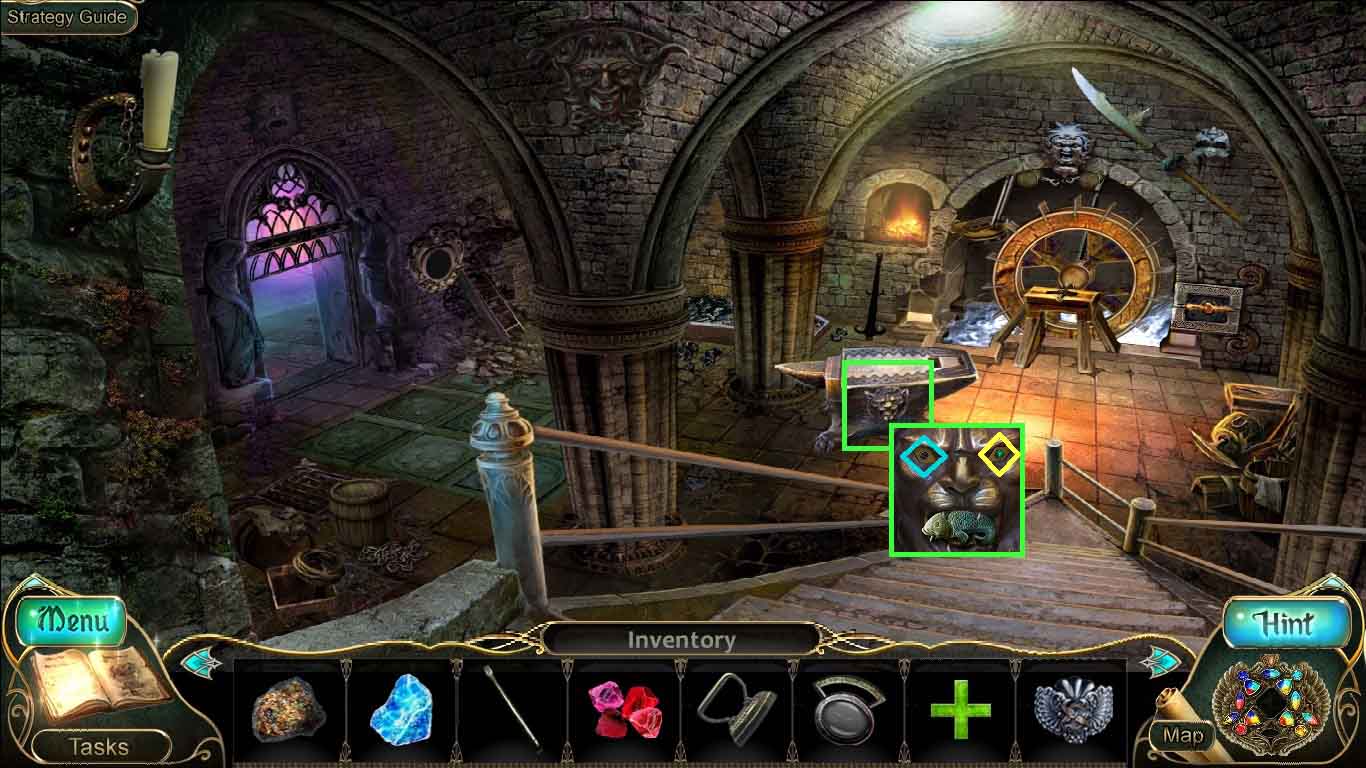Open the journal book
Viewport: 1366px width, 768px height.
point(97,685)
